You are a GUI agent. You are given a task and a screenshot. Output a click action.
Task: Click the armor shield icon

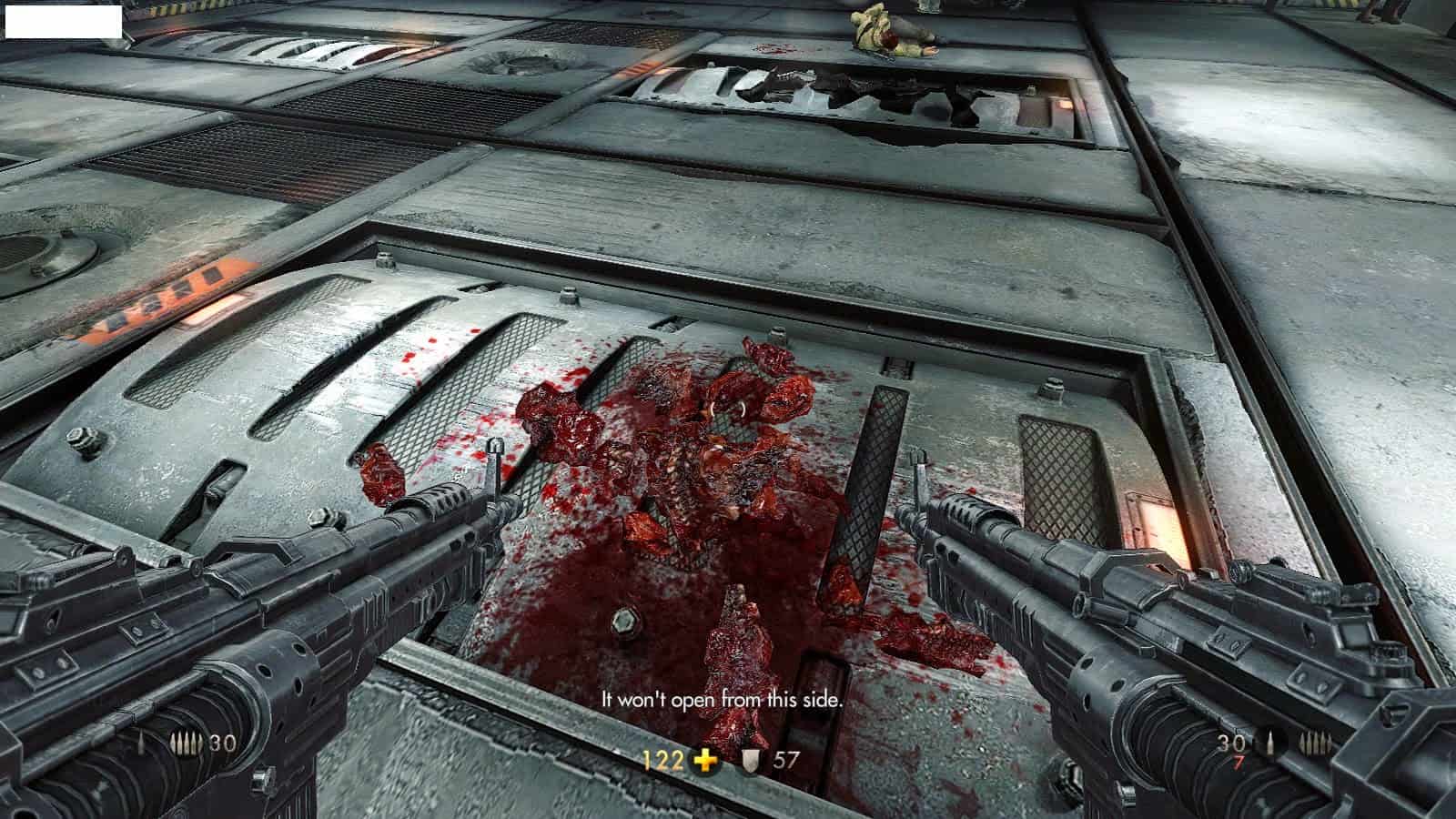751,761
